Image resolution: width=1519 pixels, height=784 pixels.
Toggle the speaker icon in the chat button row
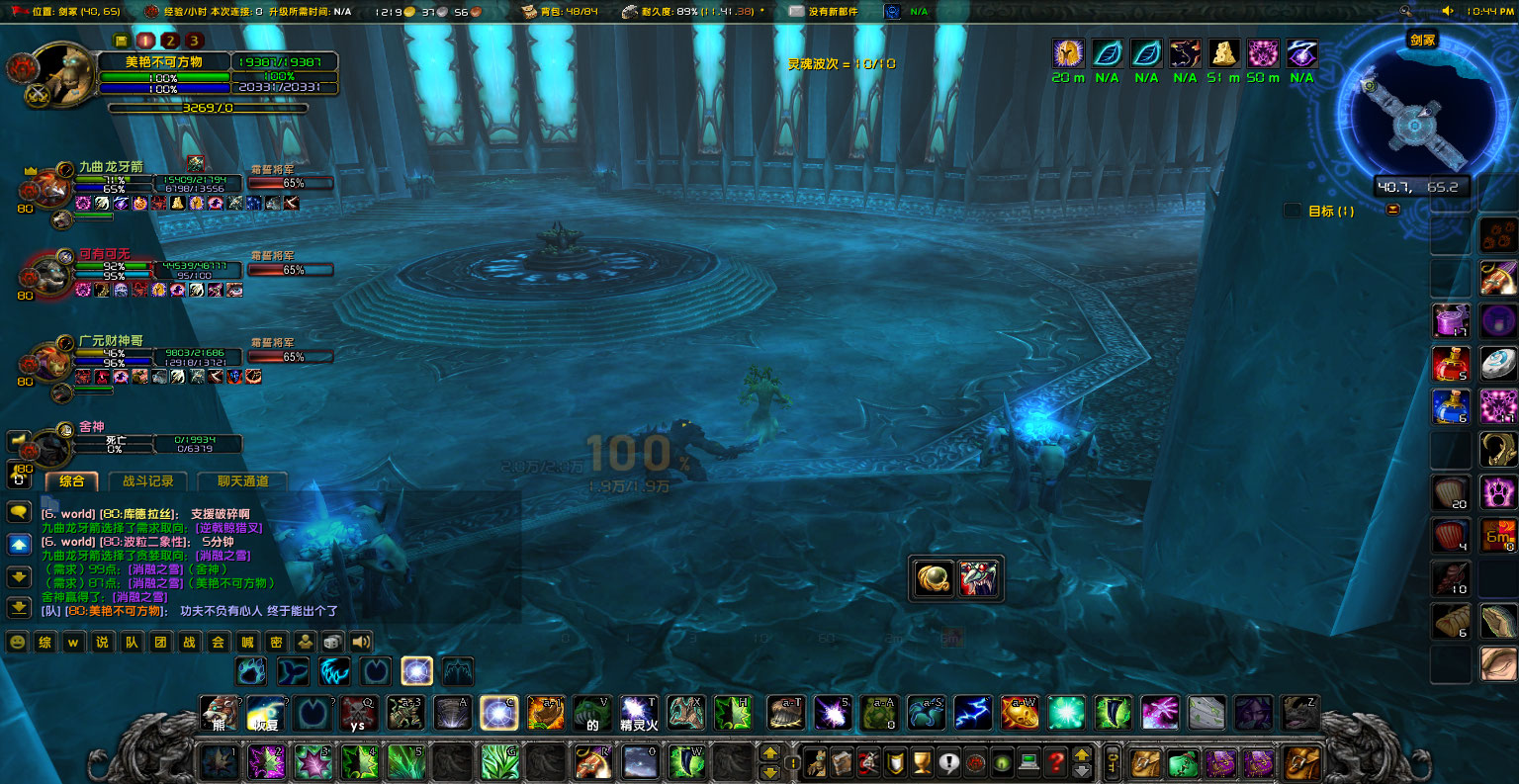point(360,641)
